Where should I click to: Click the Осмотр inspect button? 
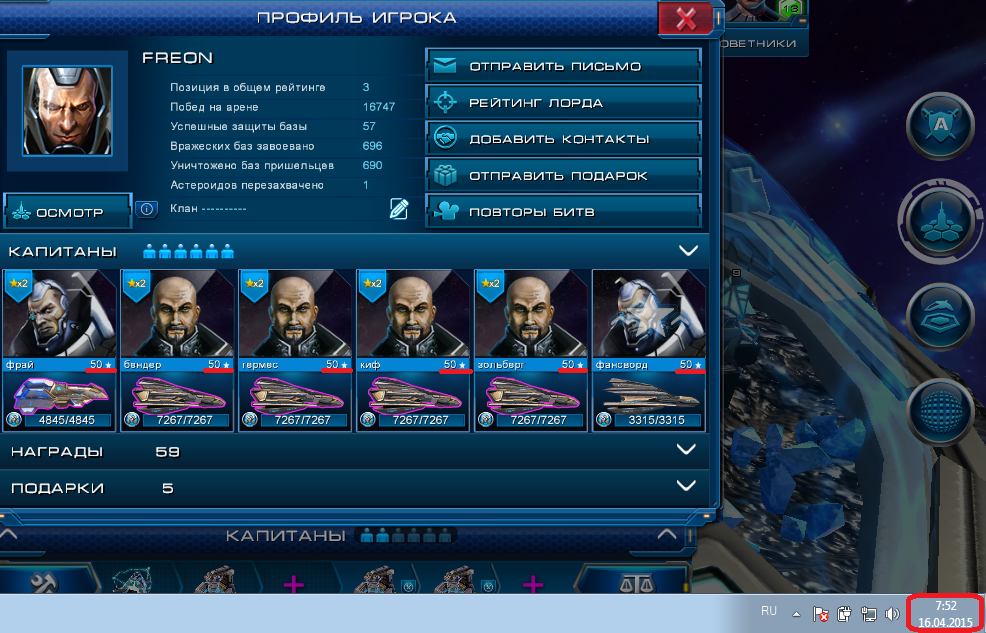click(68, 212)
